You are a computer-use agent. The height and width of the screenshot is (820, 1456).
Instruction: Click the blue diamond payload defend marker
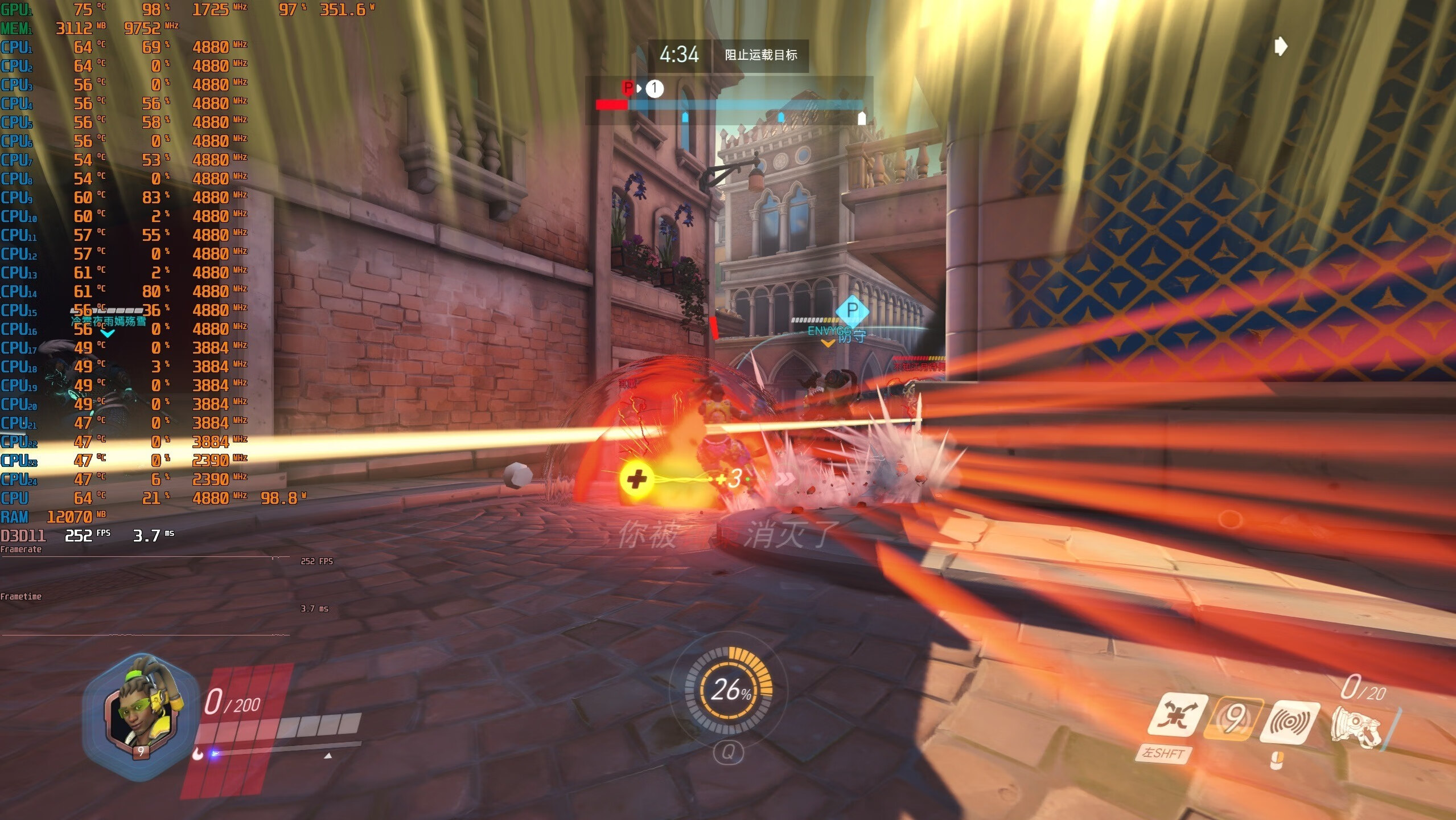[x=852, y=310]
